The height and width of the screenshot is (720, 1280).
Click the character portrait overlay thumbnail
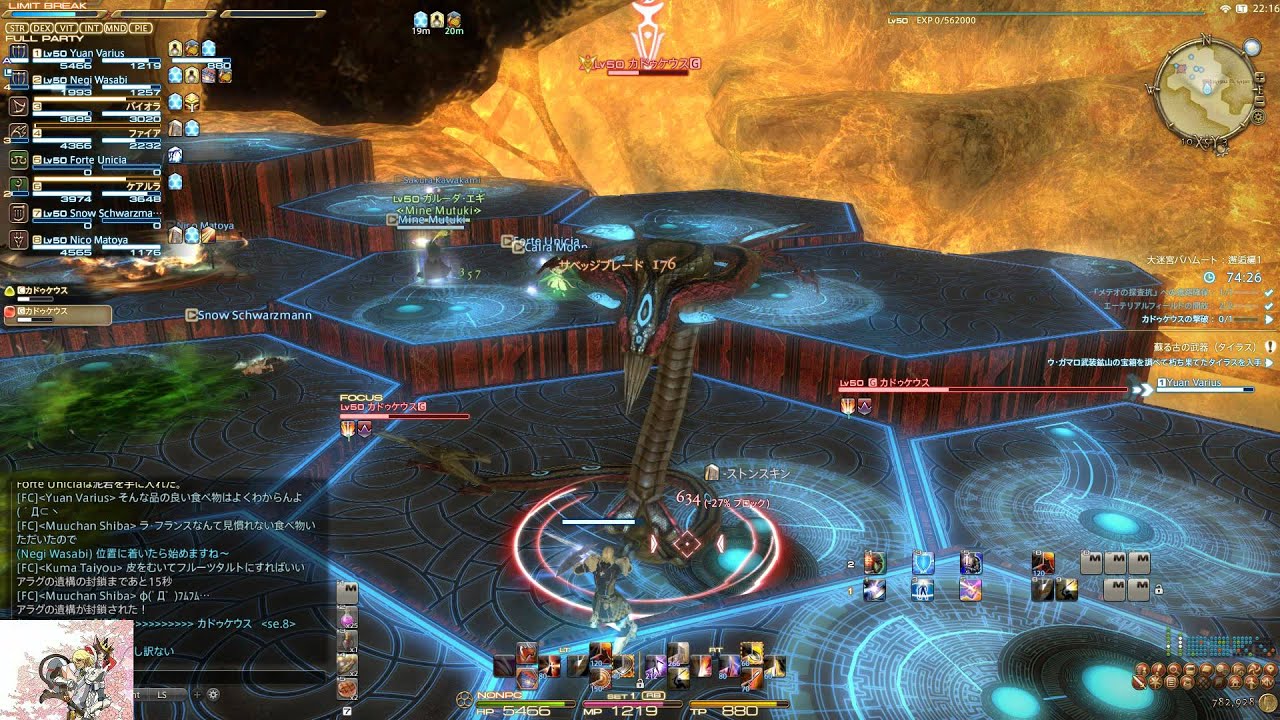pyautogui.click(x=66, y=669)
